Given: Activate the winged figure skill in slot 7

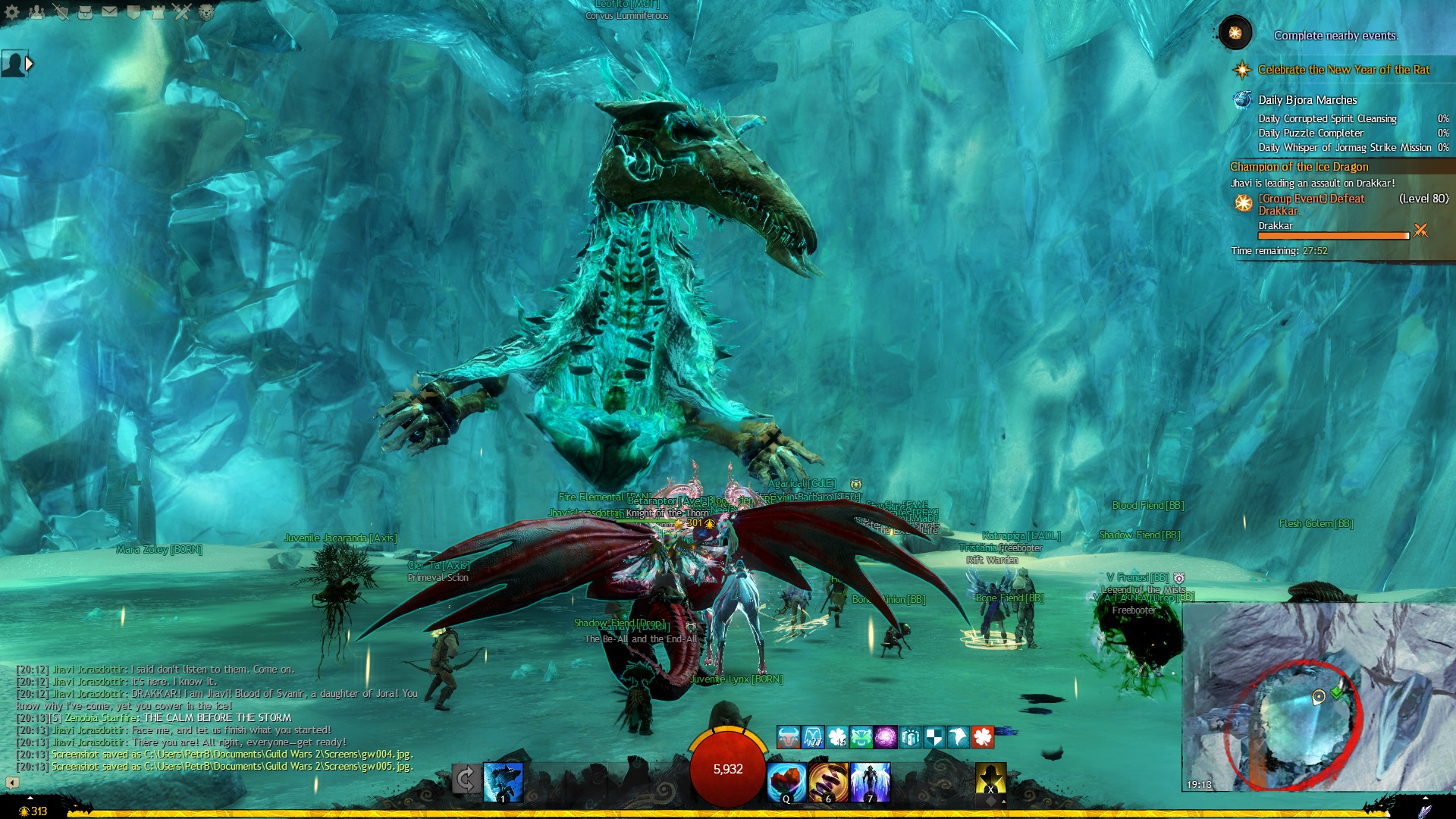Looking at the screenshot, I should click(870, 782).
